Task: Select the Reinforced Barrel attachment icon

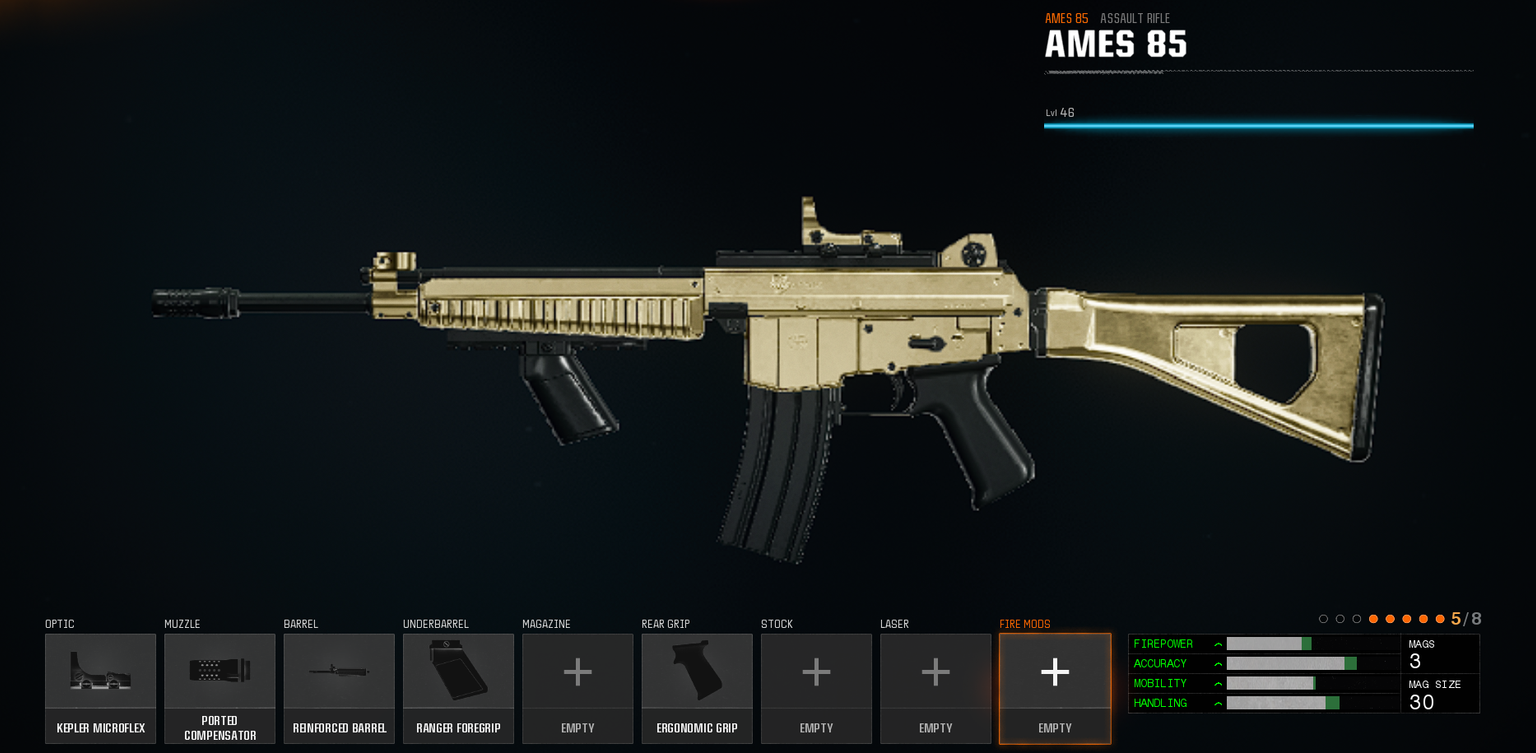Action: click(339, 671)
